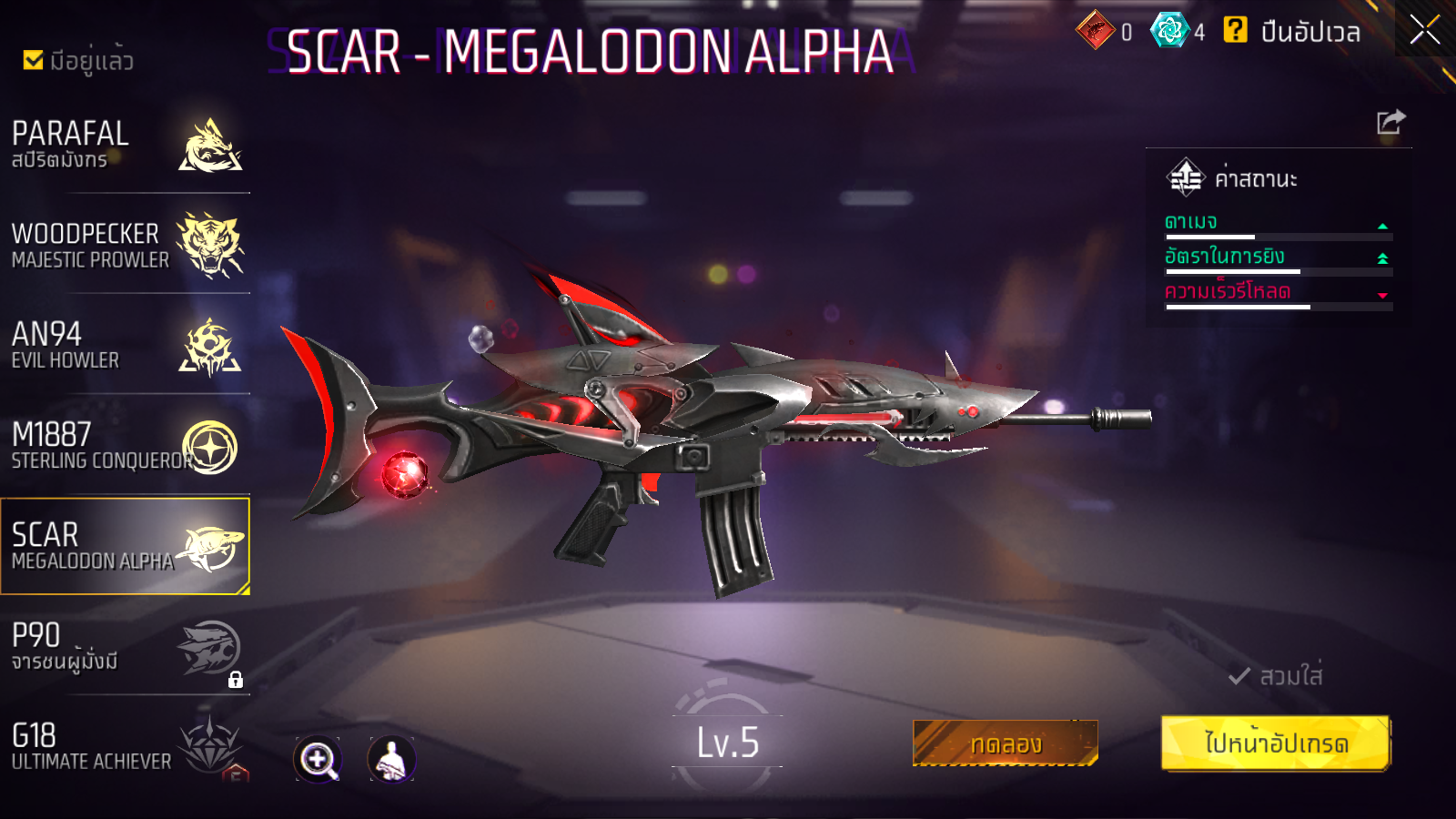Share the weapon skin via share icon
Image resolution: width=1456 pixels, height=819 pixels.
pyautogui.click(x=1390, y=122)
